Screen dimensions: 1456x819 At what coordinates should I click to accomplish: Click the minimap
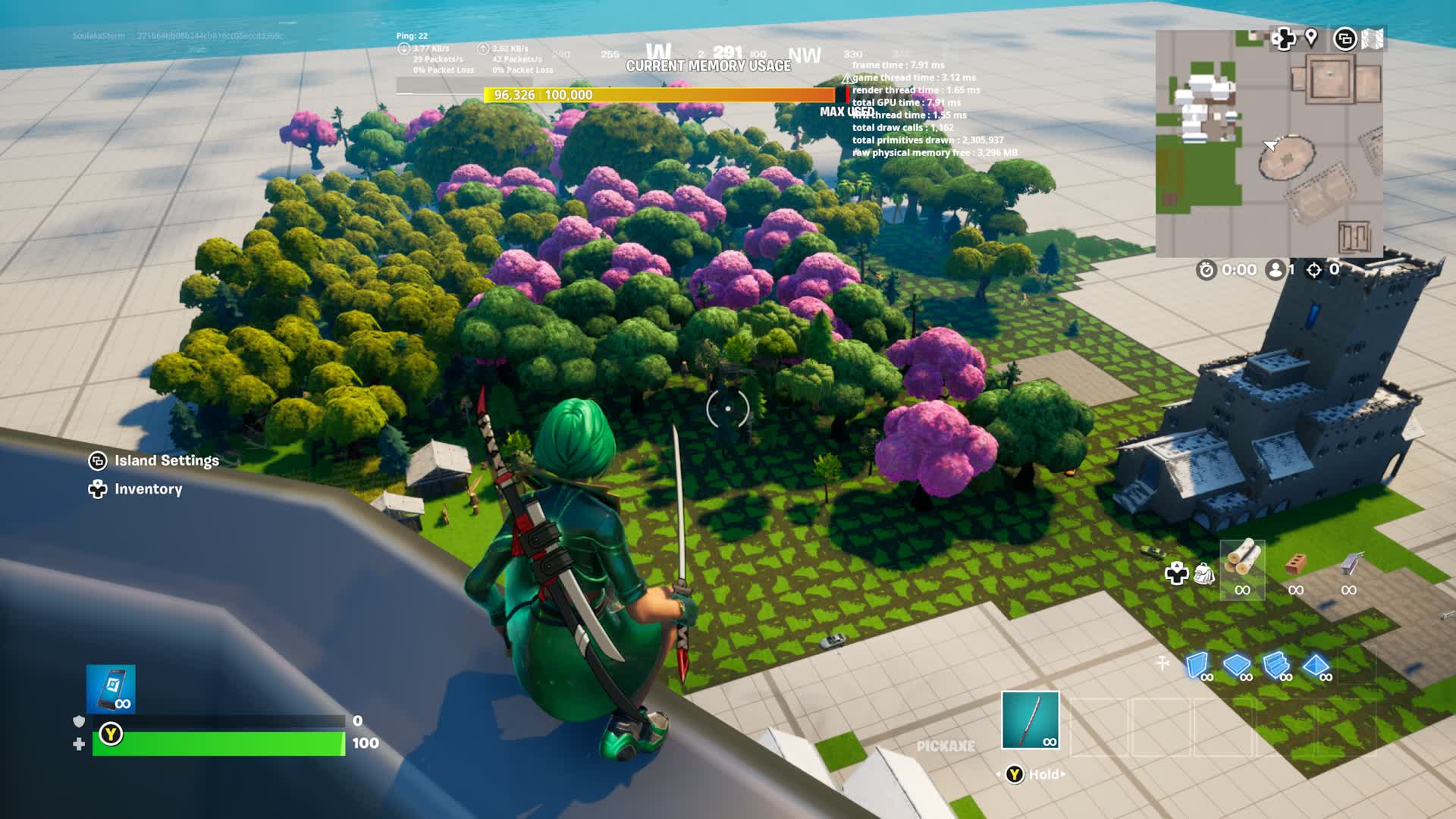[x=1269, y=144]
